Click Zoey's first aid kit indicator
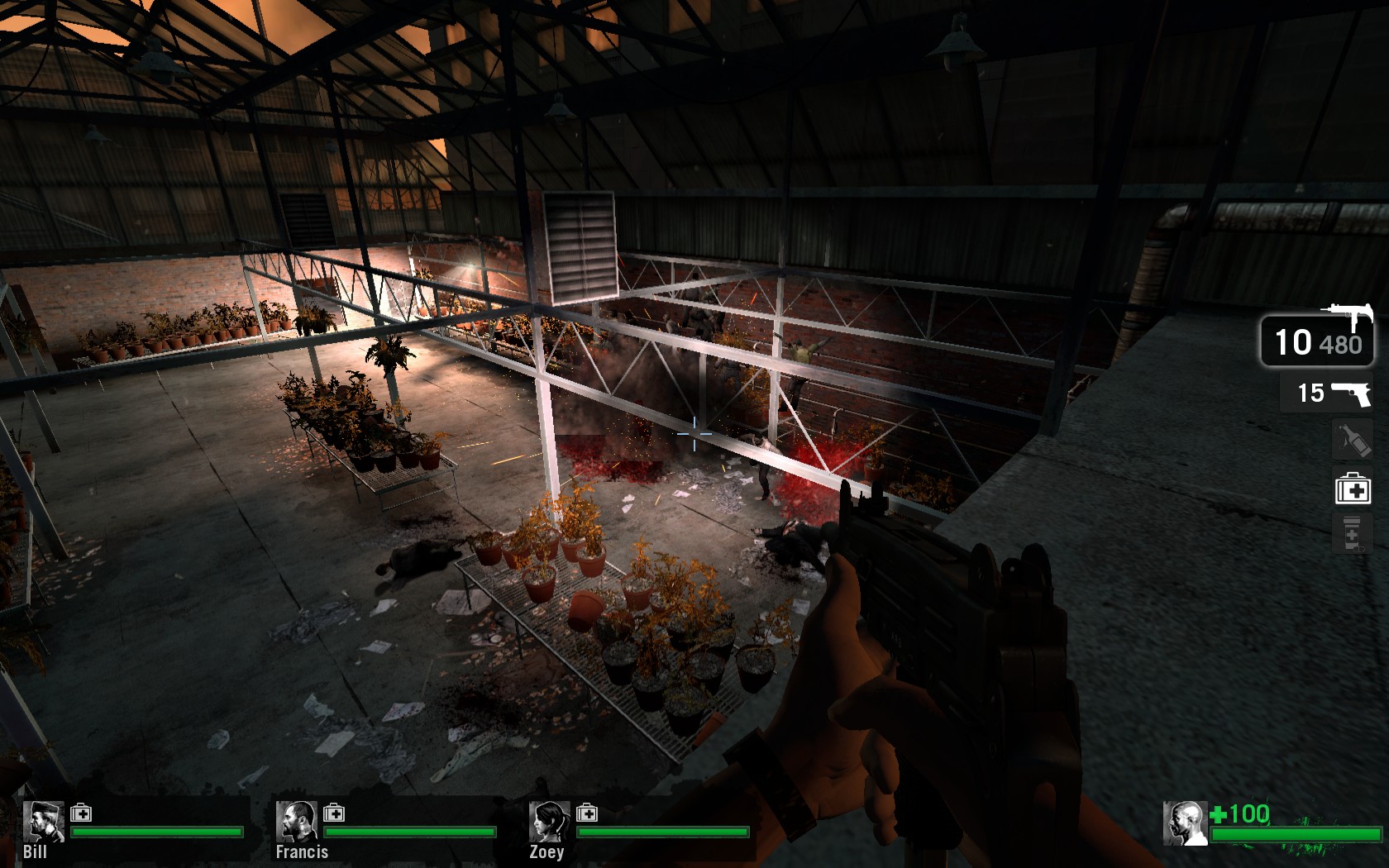Image resolution: width=1389 pixels, height=868 pixels. point(587,813)
